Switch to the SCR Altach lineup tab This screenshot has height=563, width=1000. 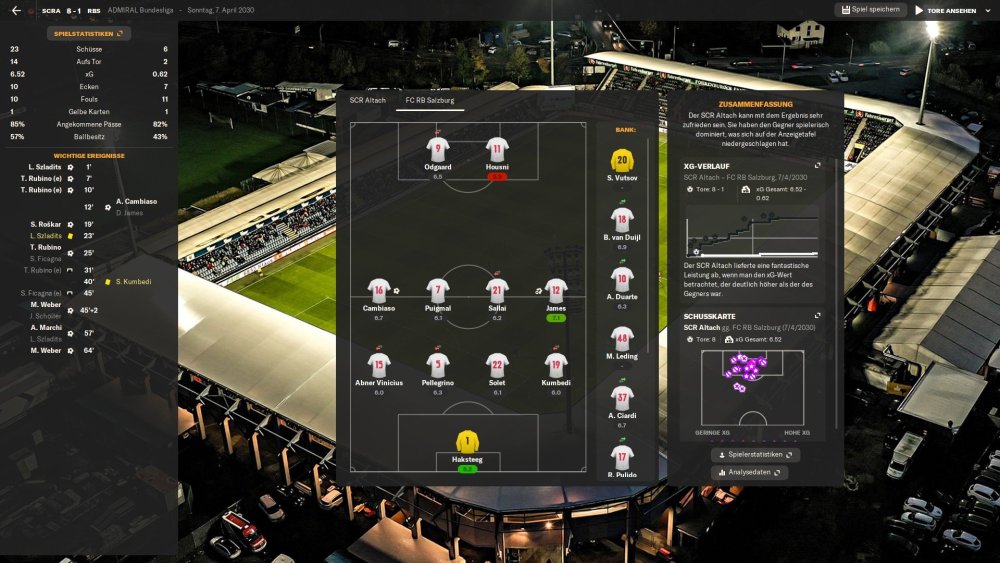click(367, 100)
